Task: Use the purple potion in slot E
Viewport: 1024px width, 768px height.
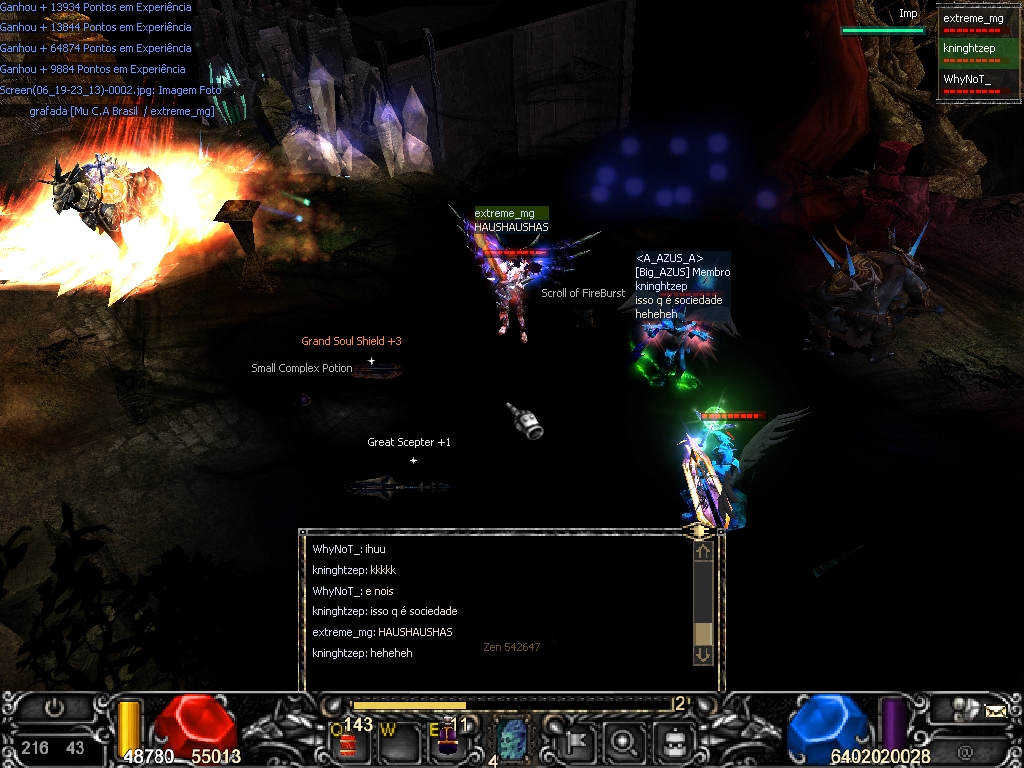Action: (x=447, y=743)
